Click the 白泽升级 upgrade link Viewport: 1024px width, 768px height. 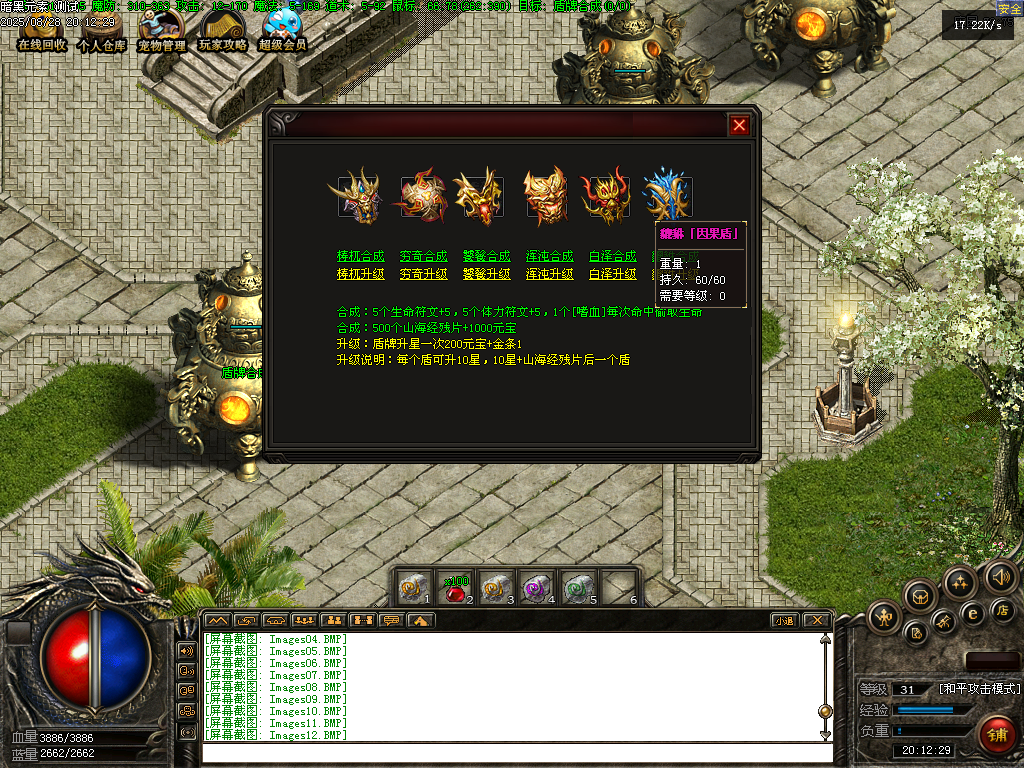(x=612, y=274)
